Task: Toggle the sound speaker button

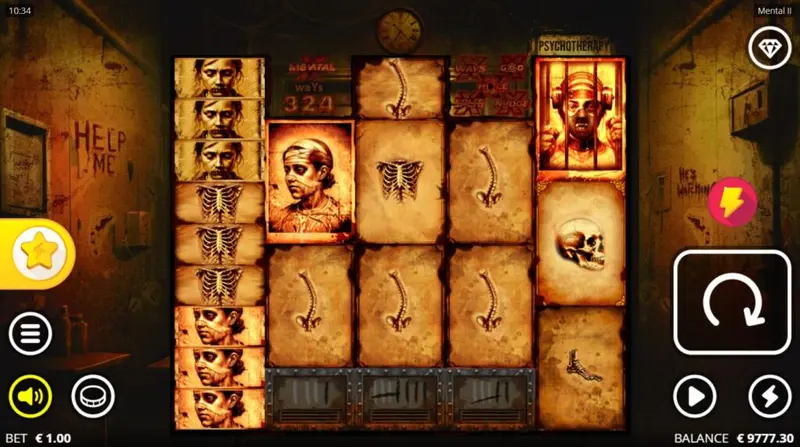Action: 31,397
